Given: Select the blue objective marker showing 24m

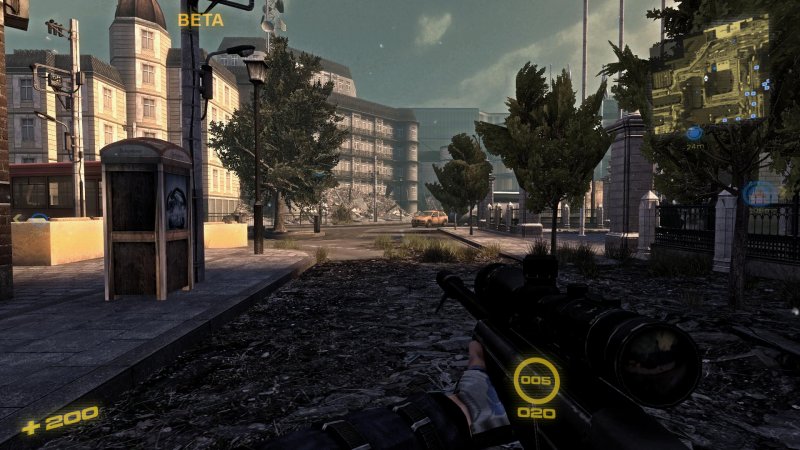Looking at the screenshot, I should (x=694, y=133).
